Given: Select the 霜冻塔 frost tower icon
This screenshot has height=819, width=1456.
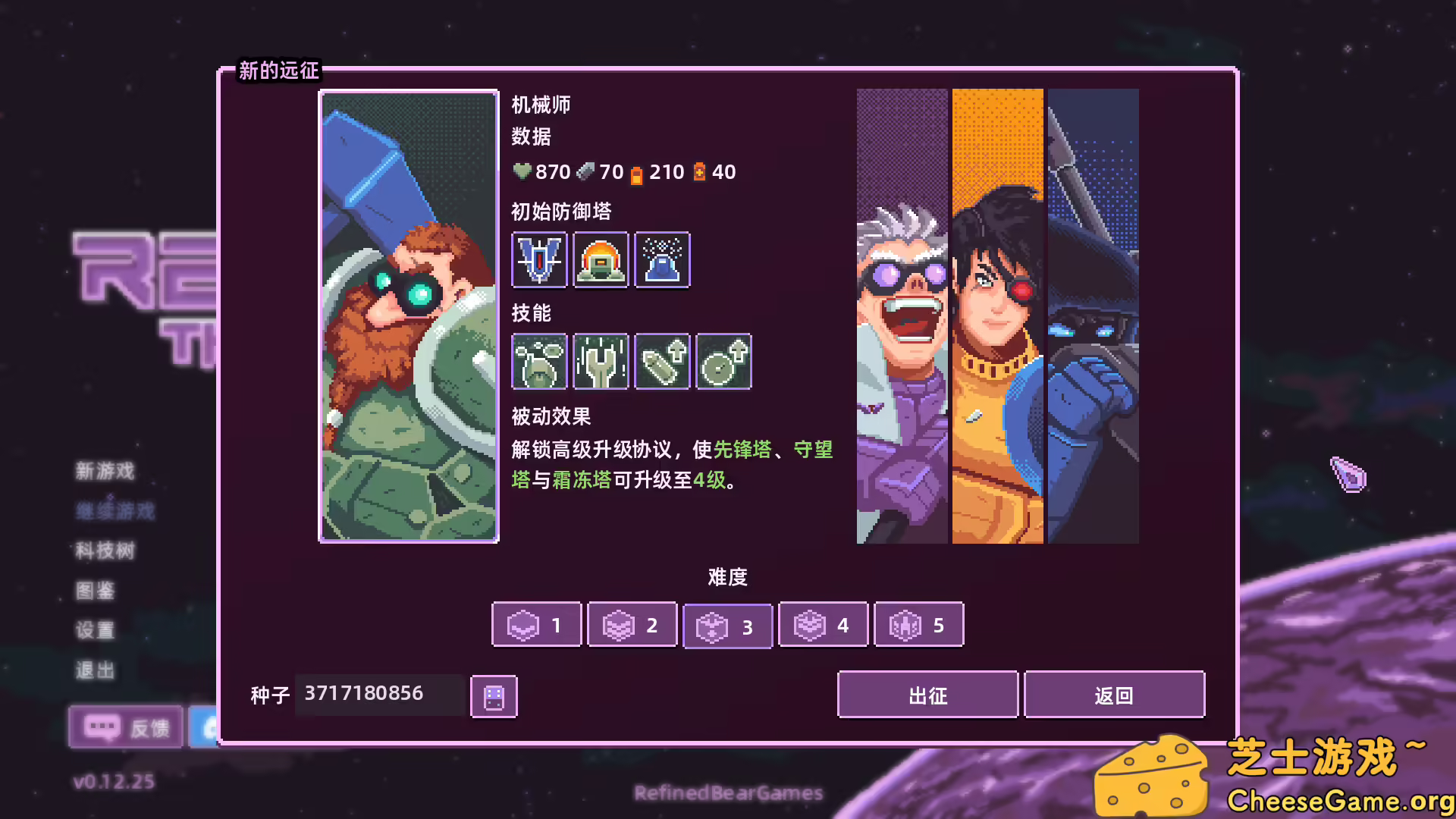Looking at the screenshot, I should coord(661,260).
